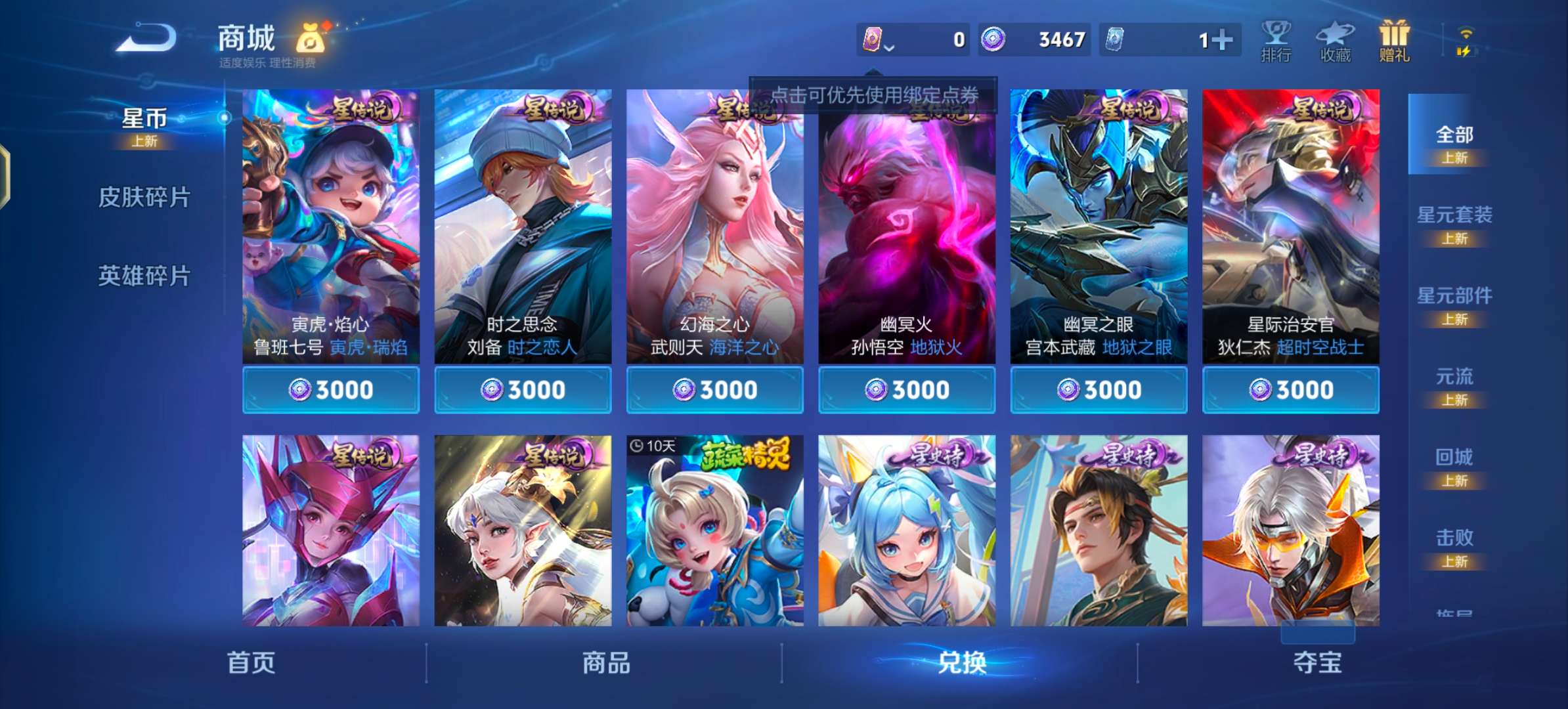
Task: Purchase 孙悟空 幽冥火 skin for 3000
Action: coord(906,389)
